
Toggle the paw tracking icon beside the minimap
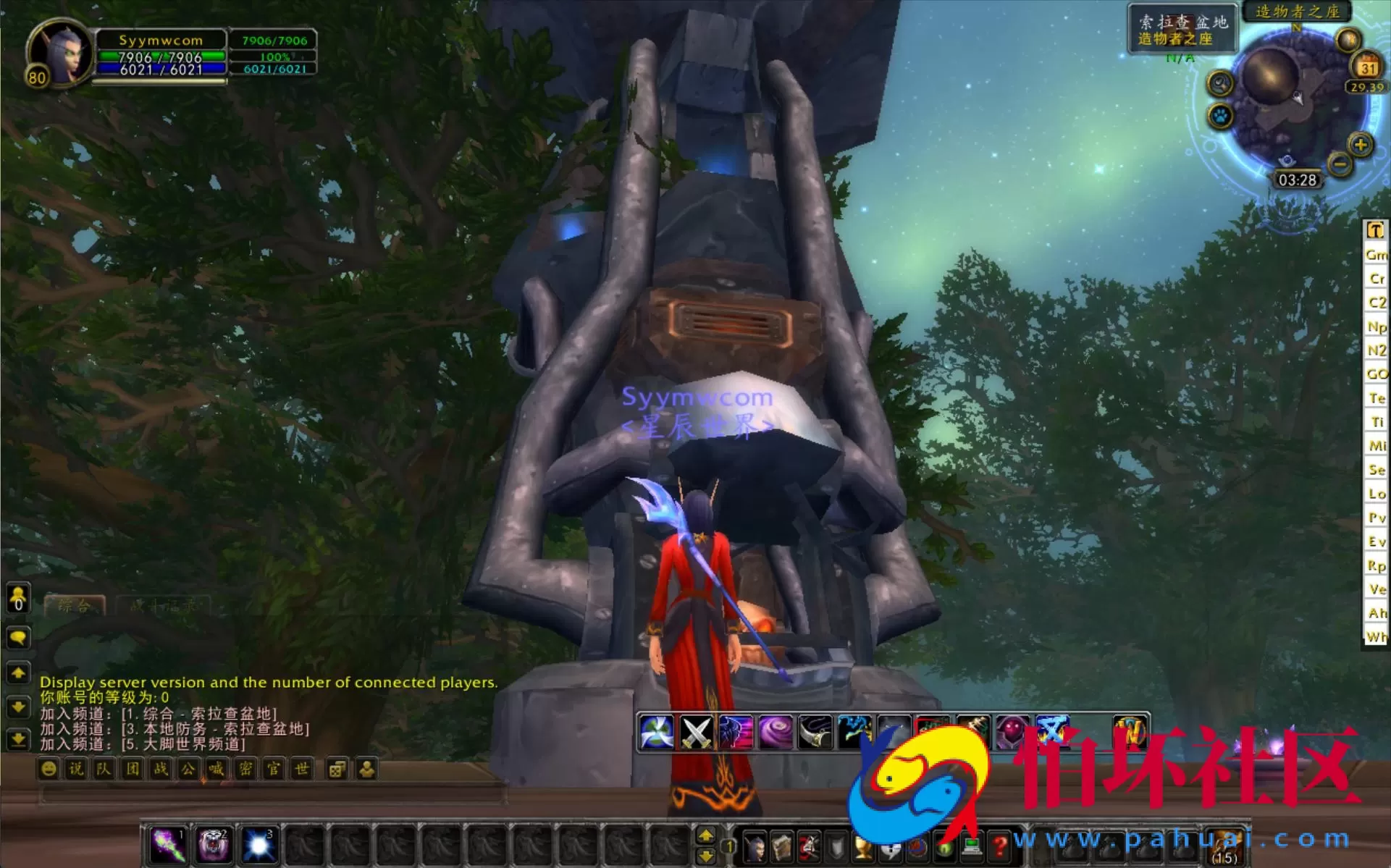tap(1219, 114)
